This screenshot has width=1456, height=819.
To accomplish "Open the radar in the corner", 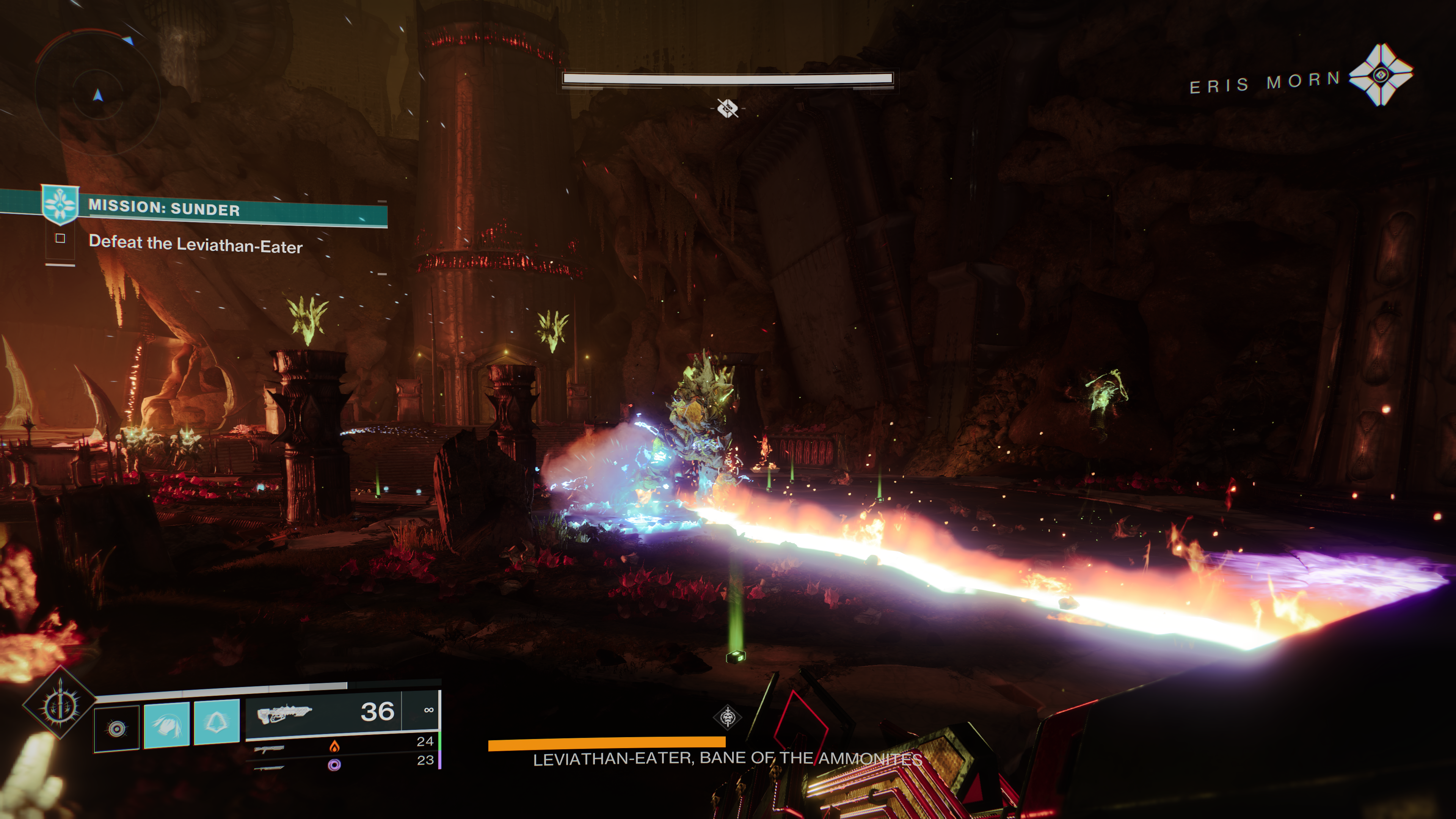I will point(98,95).
